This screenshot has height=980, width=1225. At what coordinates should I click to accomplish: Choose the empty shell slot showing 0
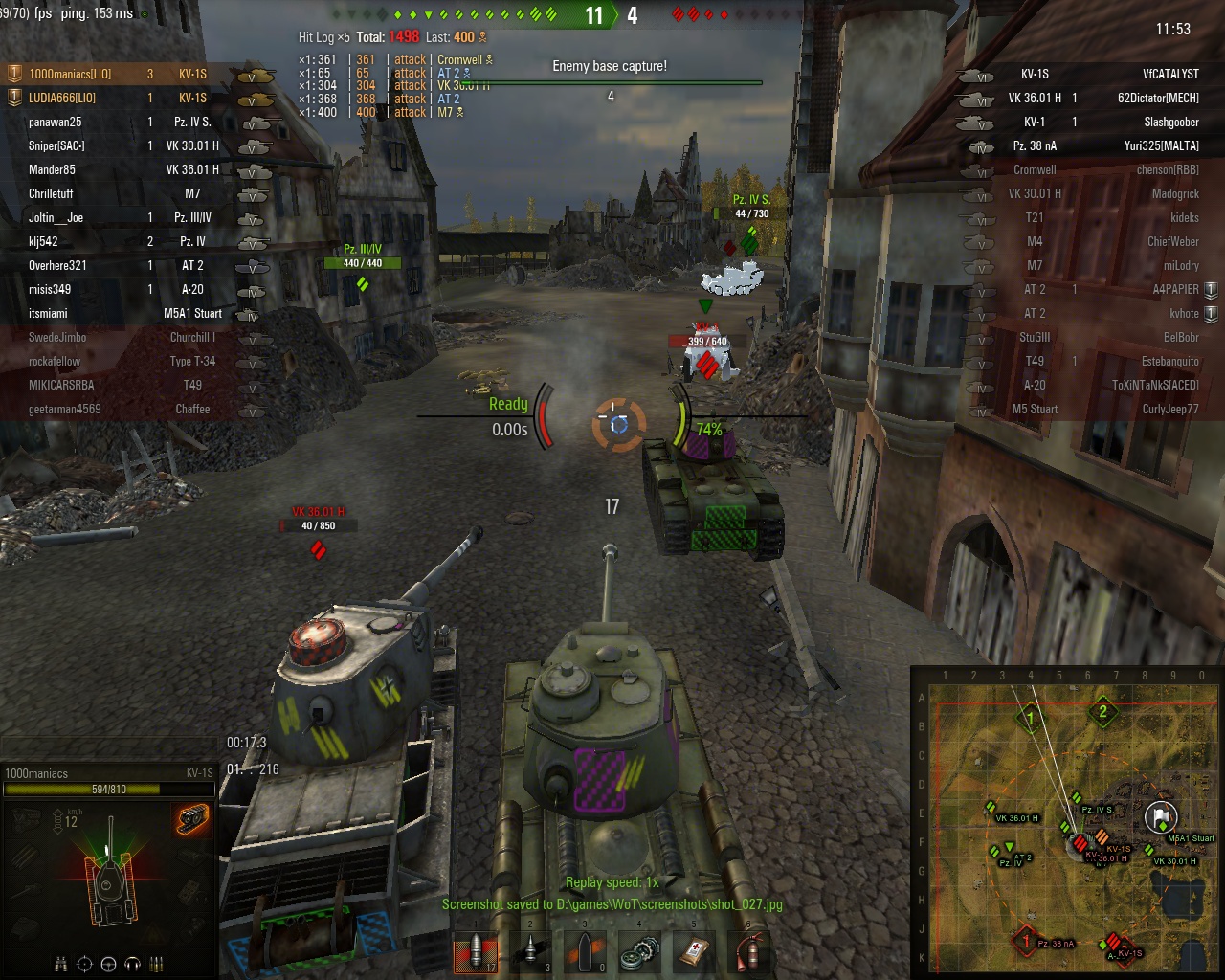point(585,952)
